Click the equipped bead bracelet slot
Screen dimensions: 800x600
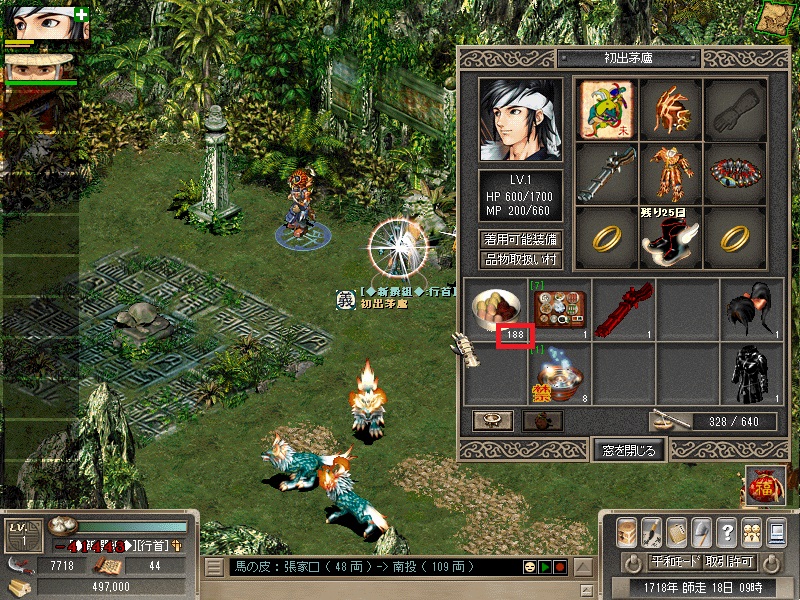click(x=736, y=170)
